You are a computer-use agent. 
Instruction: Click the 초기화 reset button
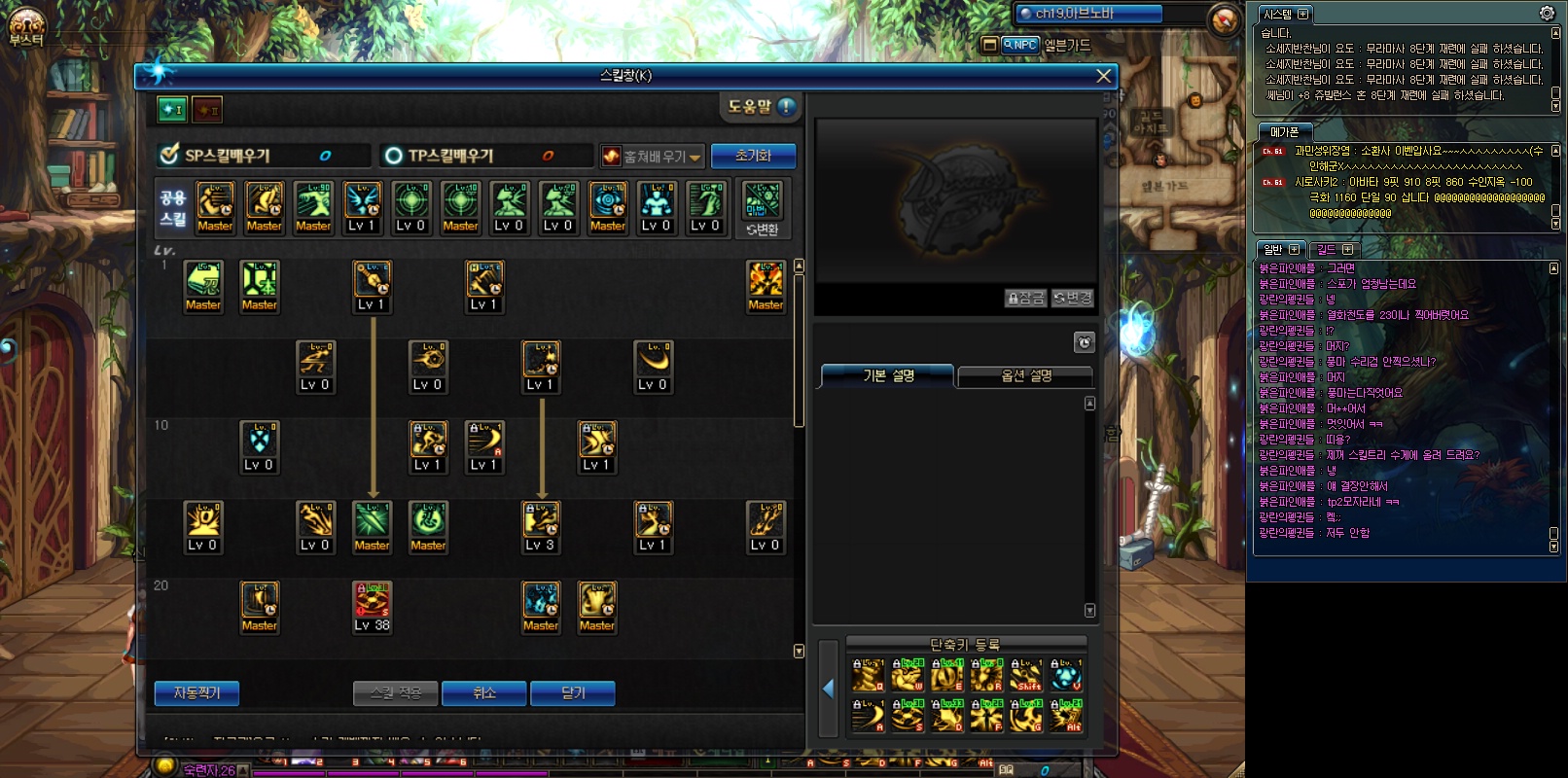(753, 156)
